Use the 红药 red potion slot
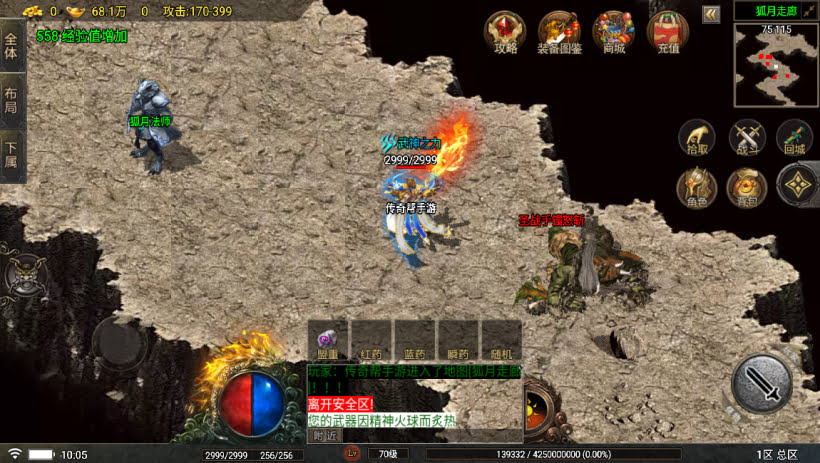The width and height of the screenshot is (820, 463). (x=371, y=340)
